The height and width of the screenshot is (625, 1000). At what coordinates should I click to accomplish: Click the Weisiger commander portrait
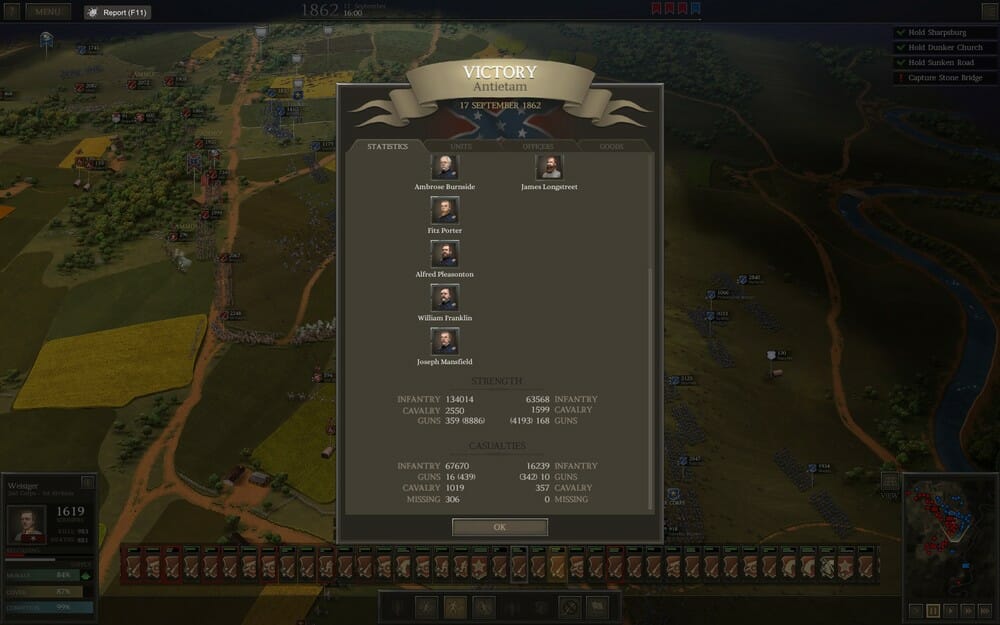coord(27,524)
